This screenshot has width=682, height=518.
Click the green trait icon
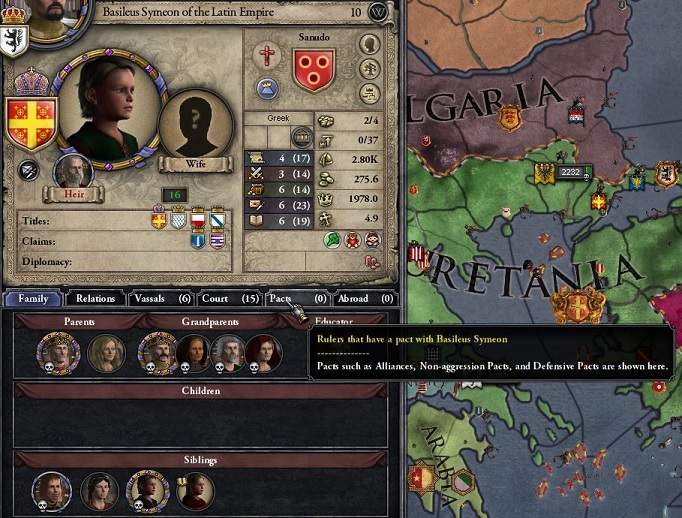332,240
